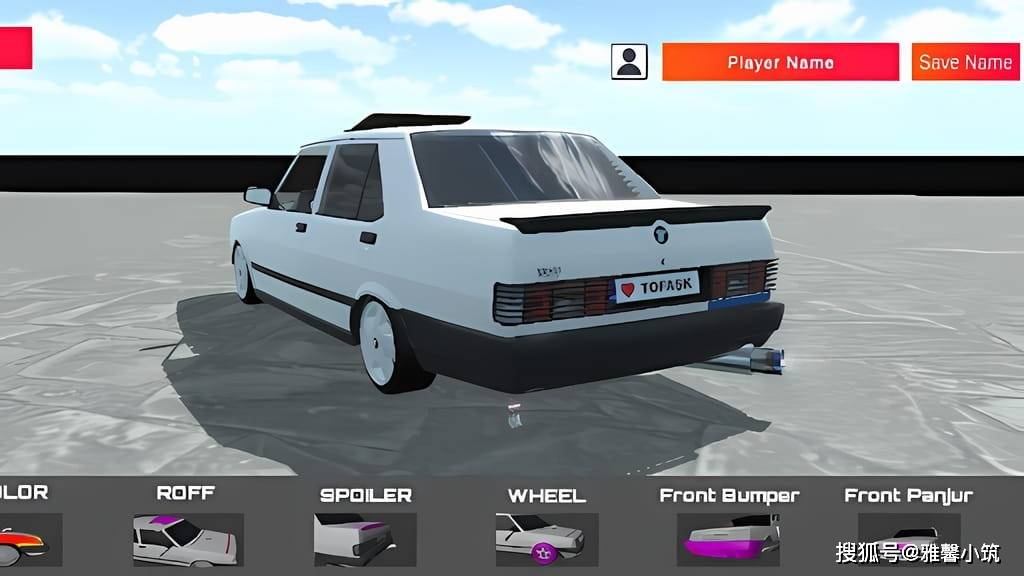Open the partially visible COLOR option
Viewport: 1024px width, 576px height.
(25, 539)
